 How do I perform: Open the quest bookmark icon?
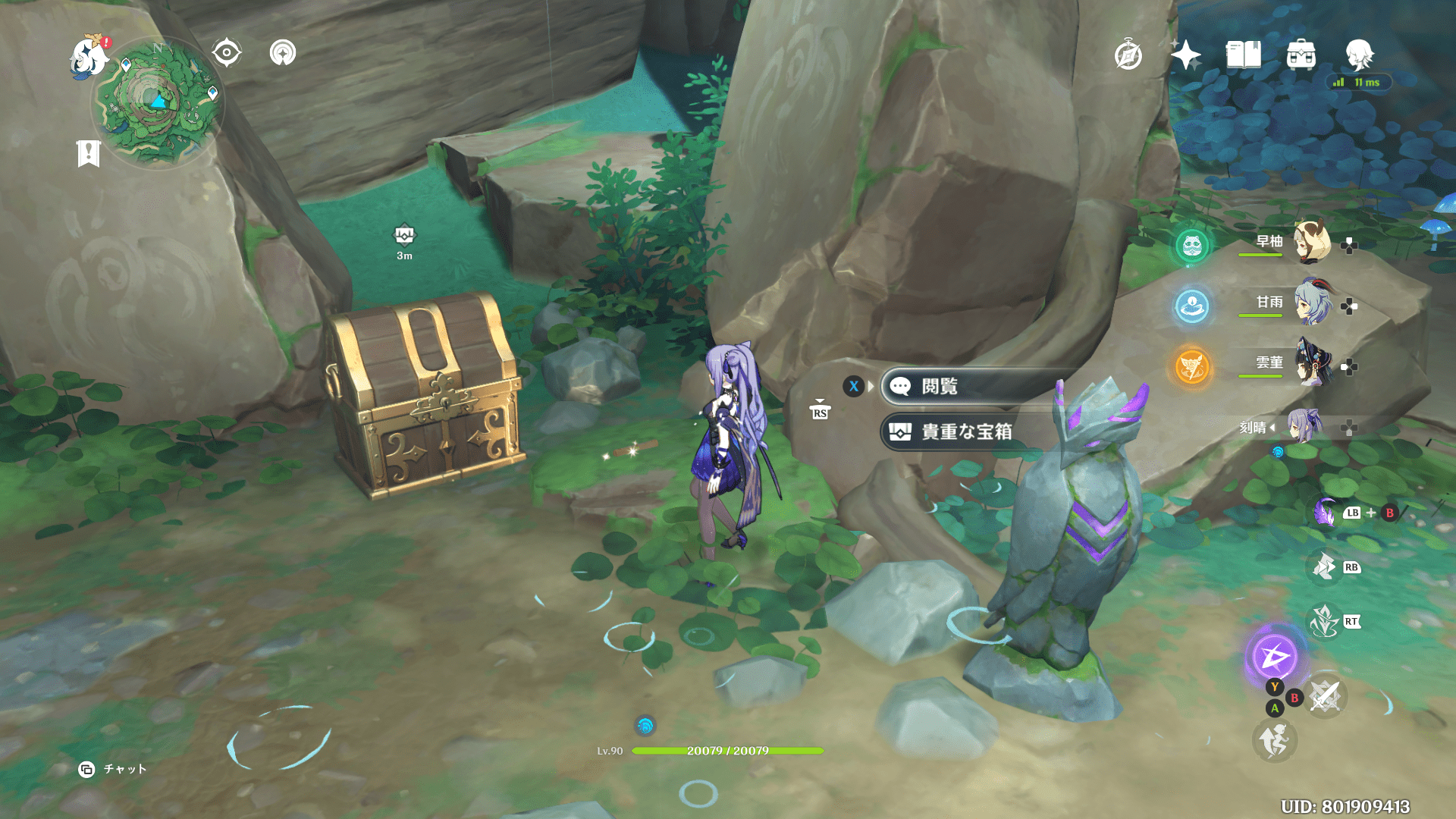point(89,153)
